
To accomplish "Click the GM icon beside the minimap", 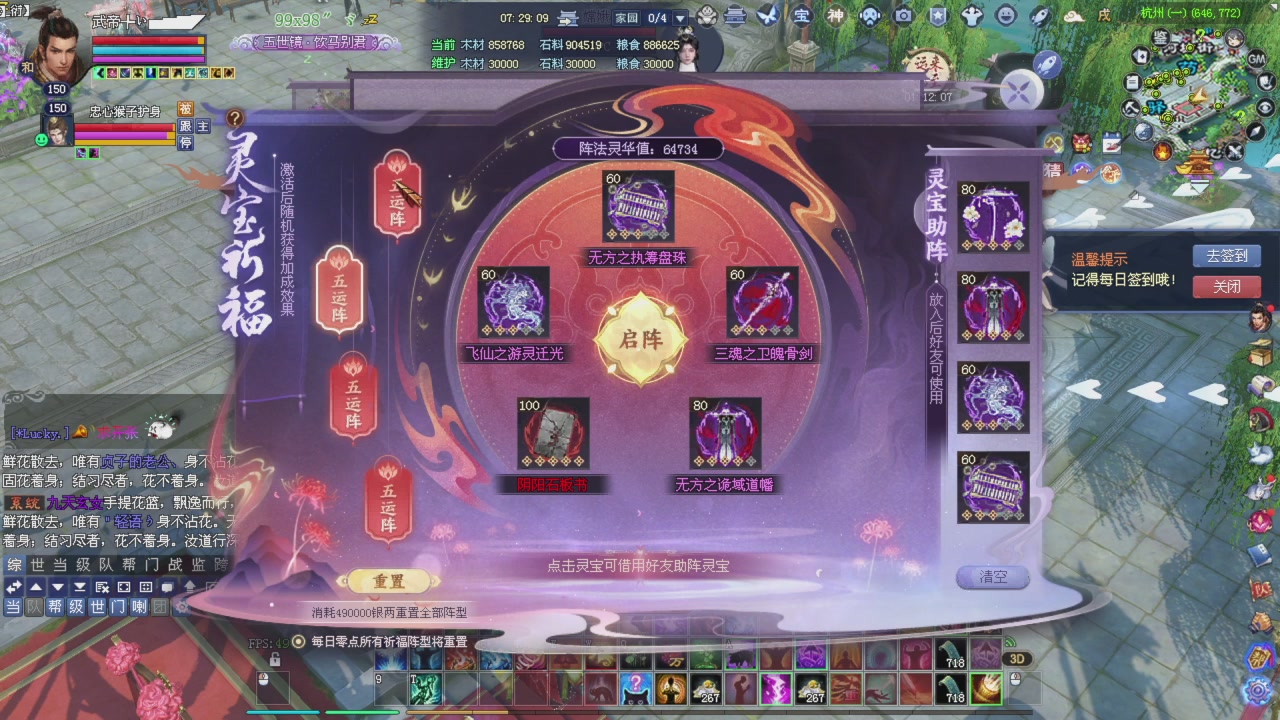I will pyautogui.click(x=1256, y=59).
